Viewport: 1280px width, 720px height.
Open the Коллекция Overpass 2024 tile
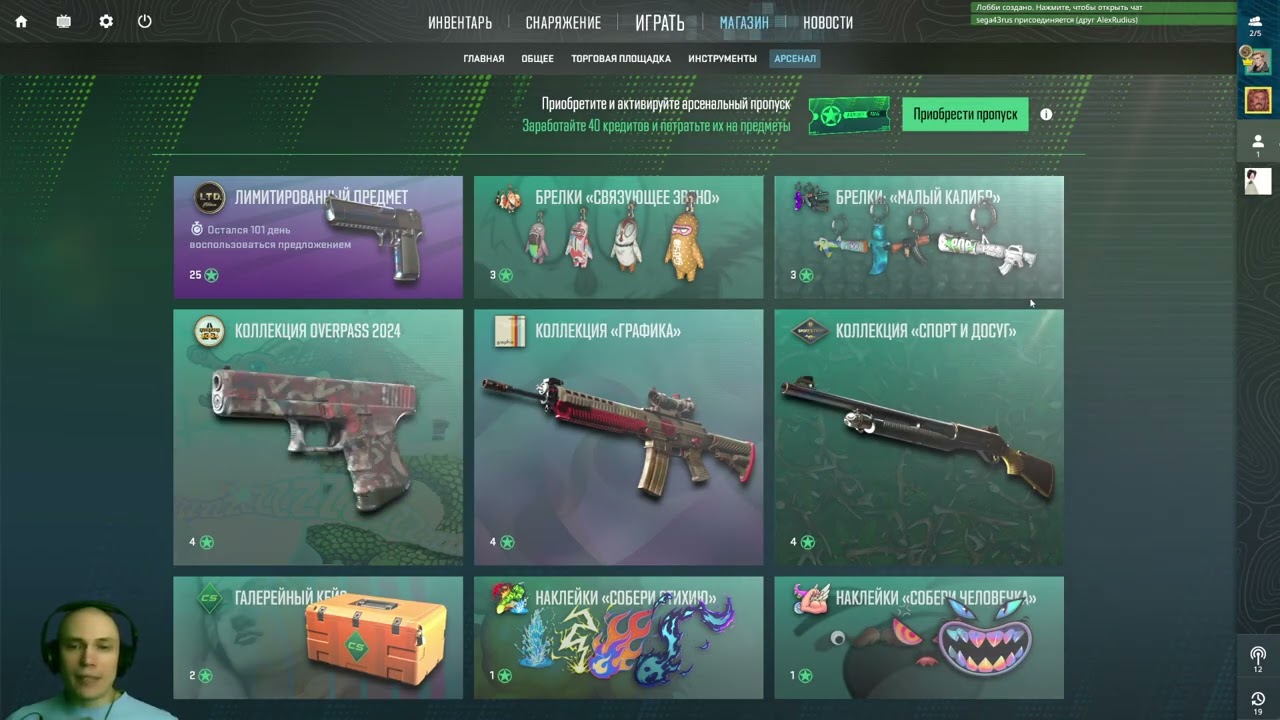(318, 437)
